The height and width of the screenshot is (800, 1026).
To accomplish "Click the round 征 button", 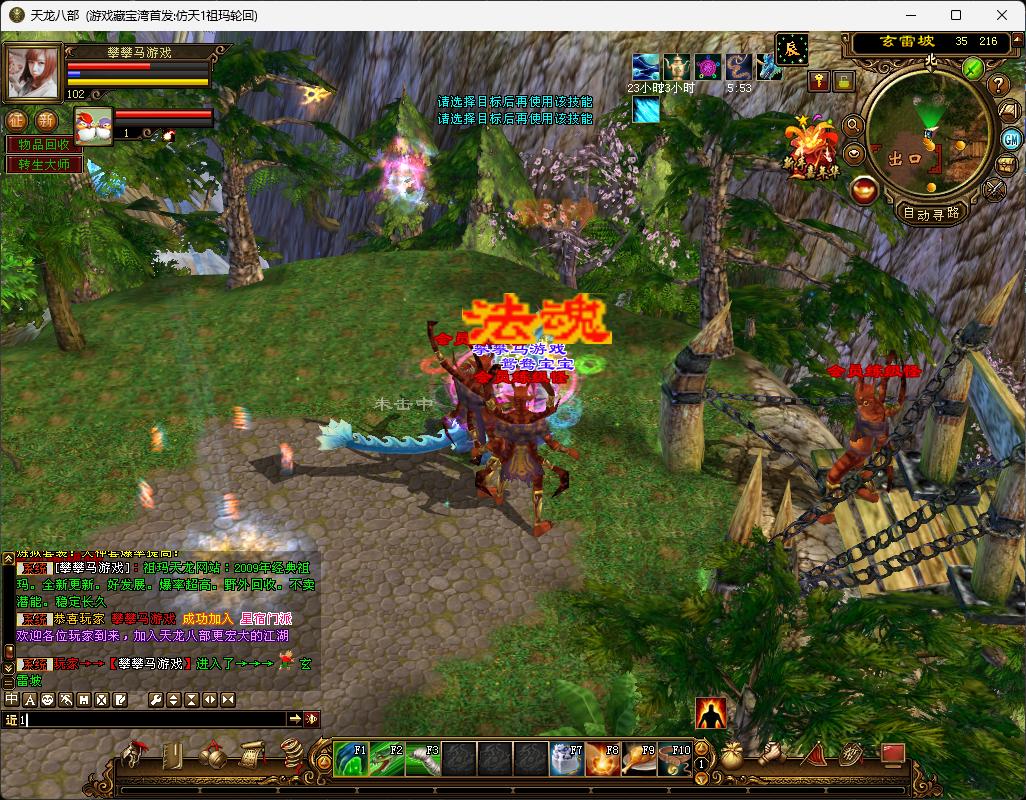I will click(x=18, y=120).
